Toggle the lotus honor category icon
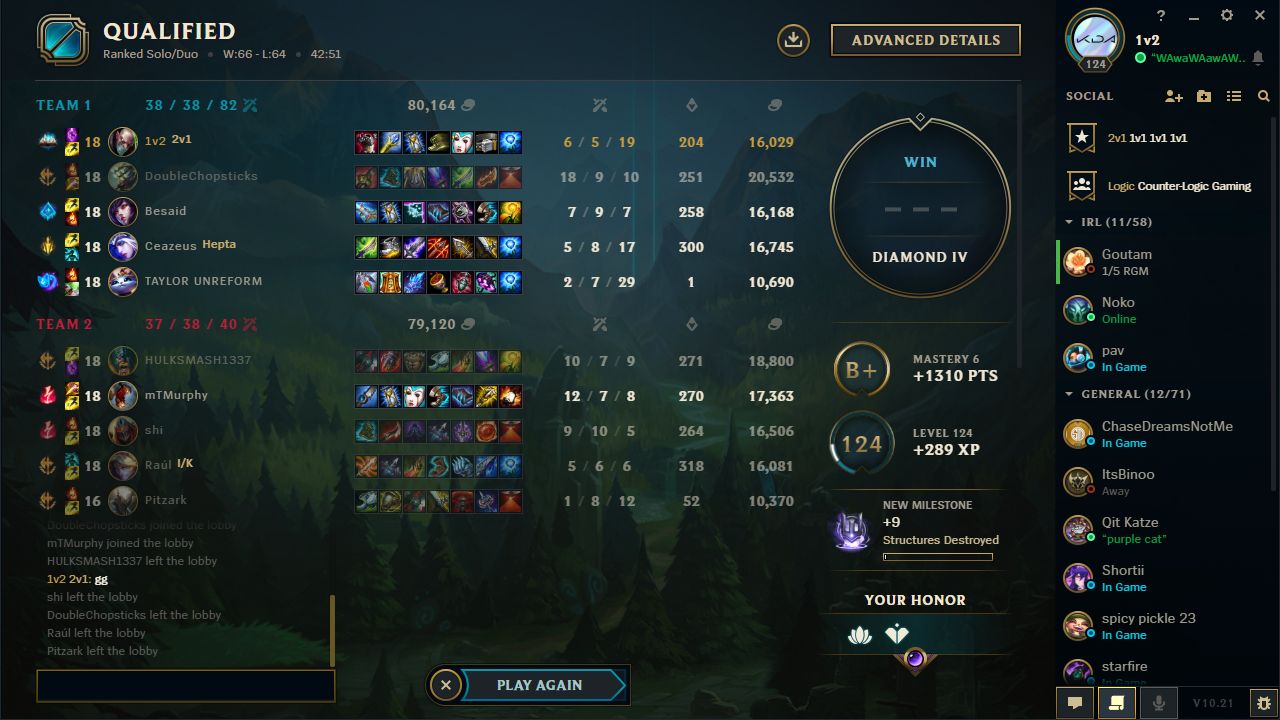The image size is (1280, 720). (x=860, y=633)
